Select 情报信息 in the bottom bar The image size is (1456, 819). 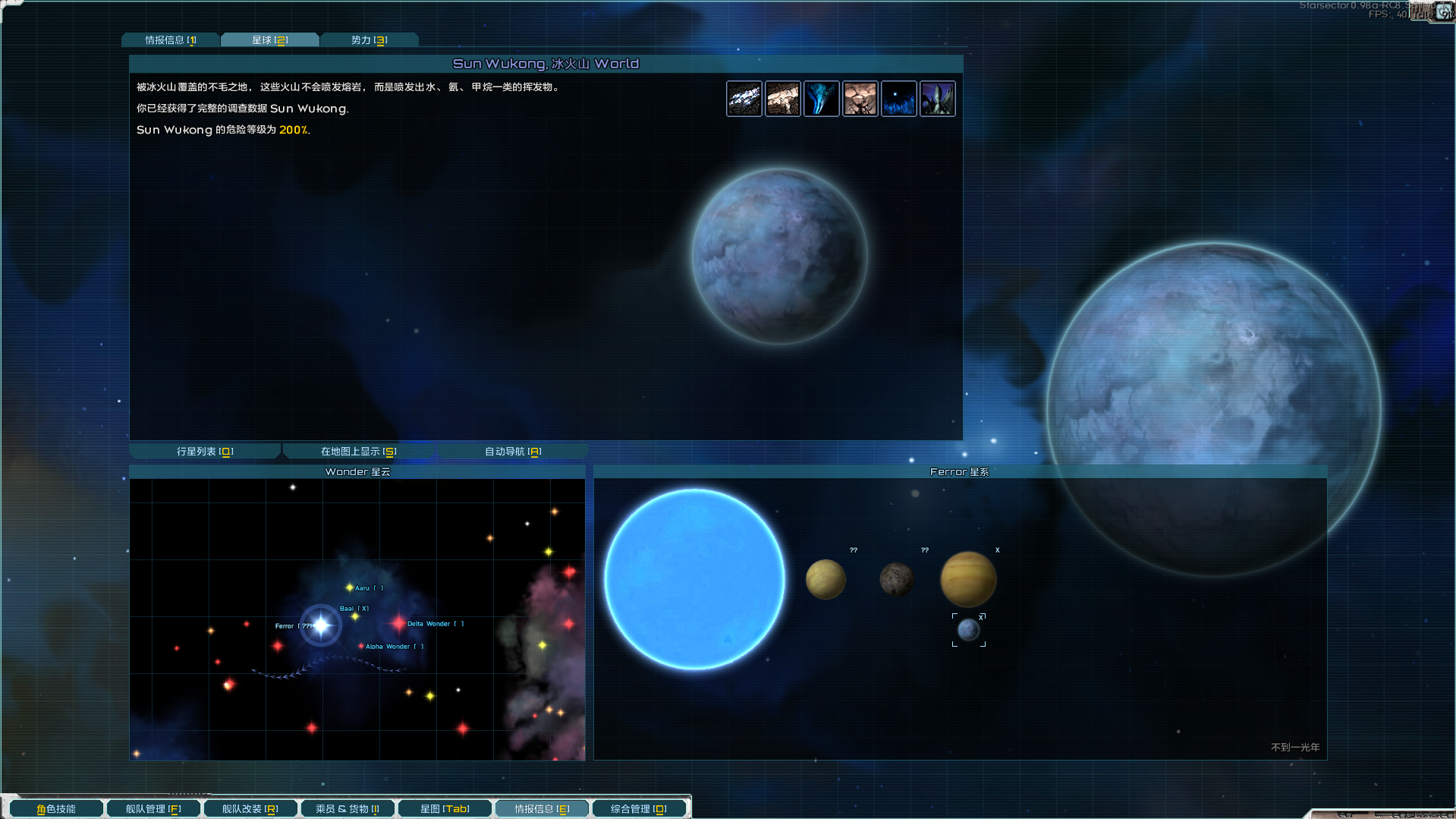point(542,809)
